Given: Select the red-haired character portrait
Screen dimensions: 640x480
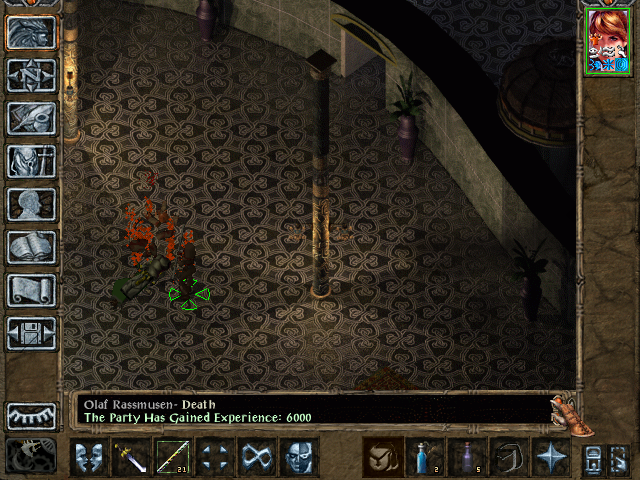Looking at the screenshot, I should pyautogui.click(x=607, y=42).
